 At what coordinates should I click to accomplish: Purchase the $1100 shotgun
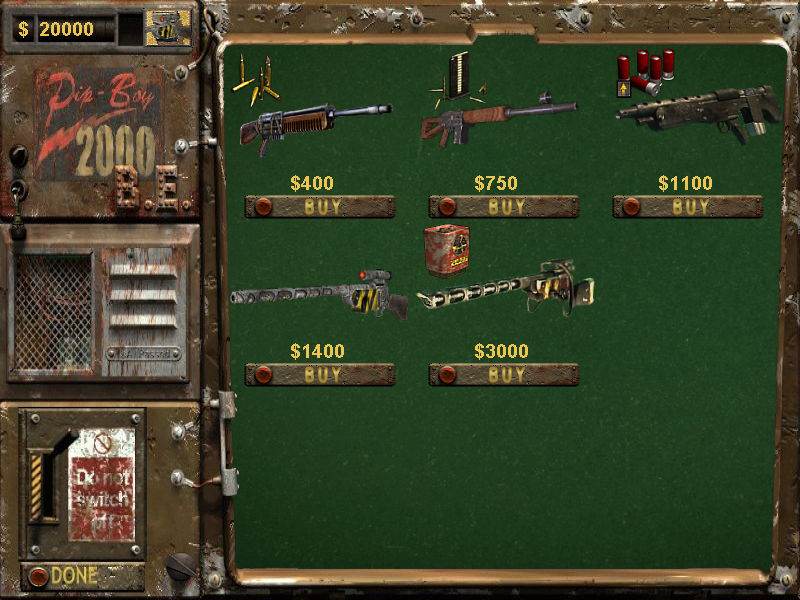point(688,207)
